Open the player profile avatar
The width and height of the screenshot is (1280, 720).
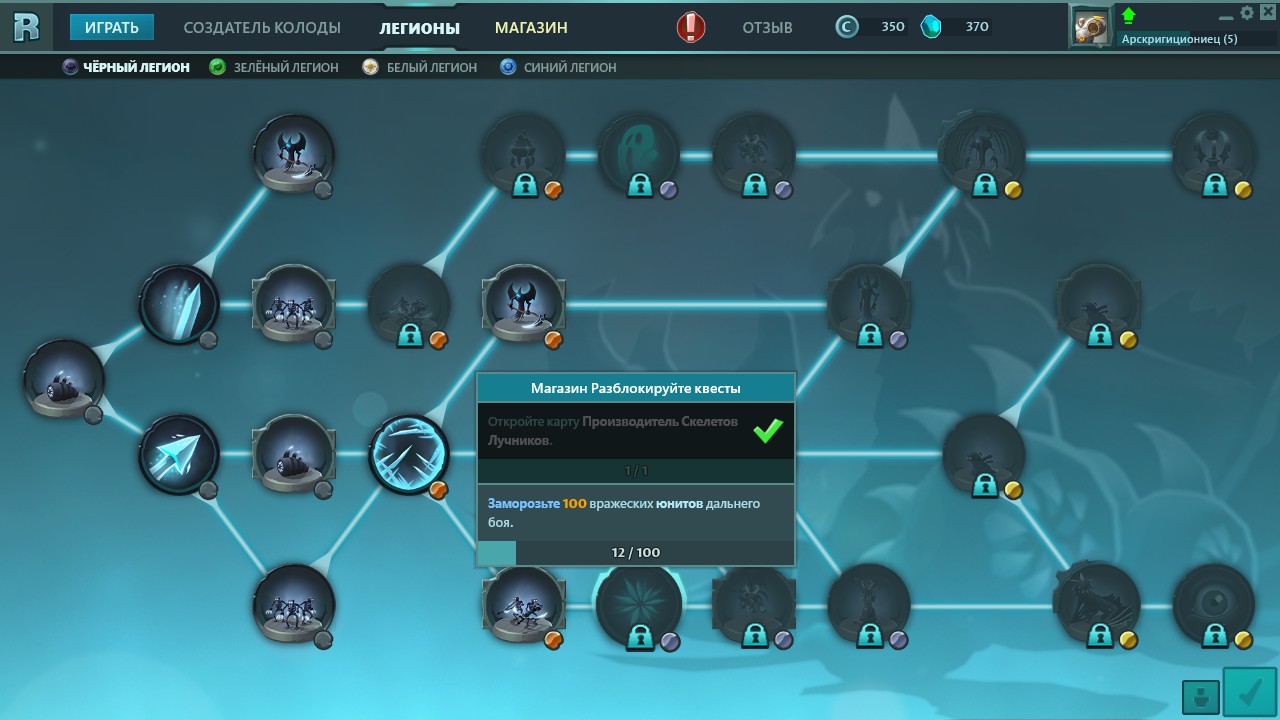(1091, 25)
